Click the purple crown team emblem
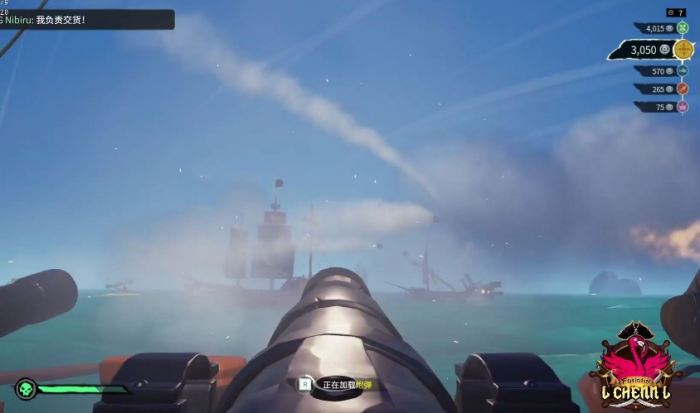Screen dimensions: 700x413 point(682,107)
